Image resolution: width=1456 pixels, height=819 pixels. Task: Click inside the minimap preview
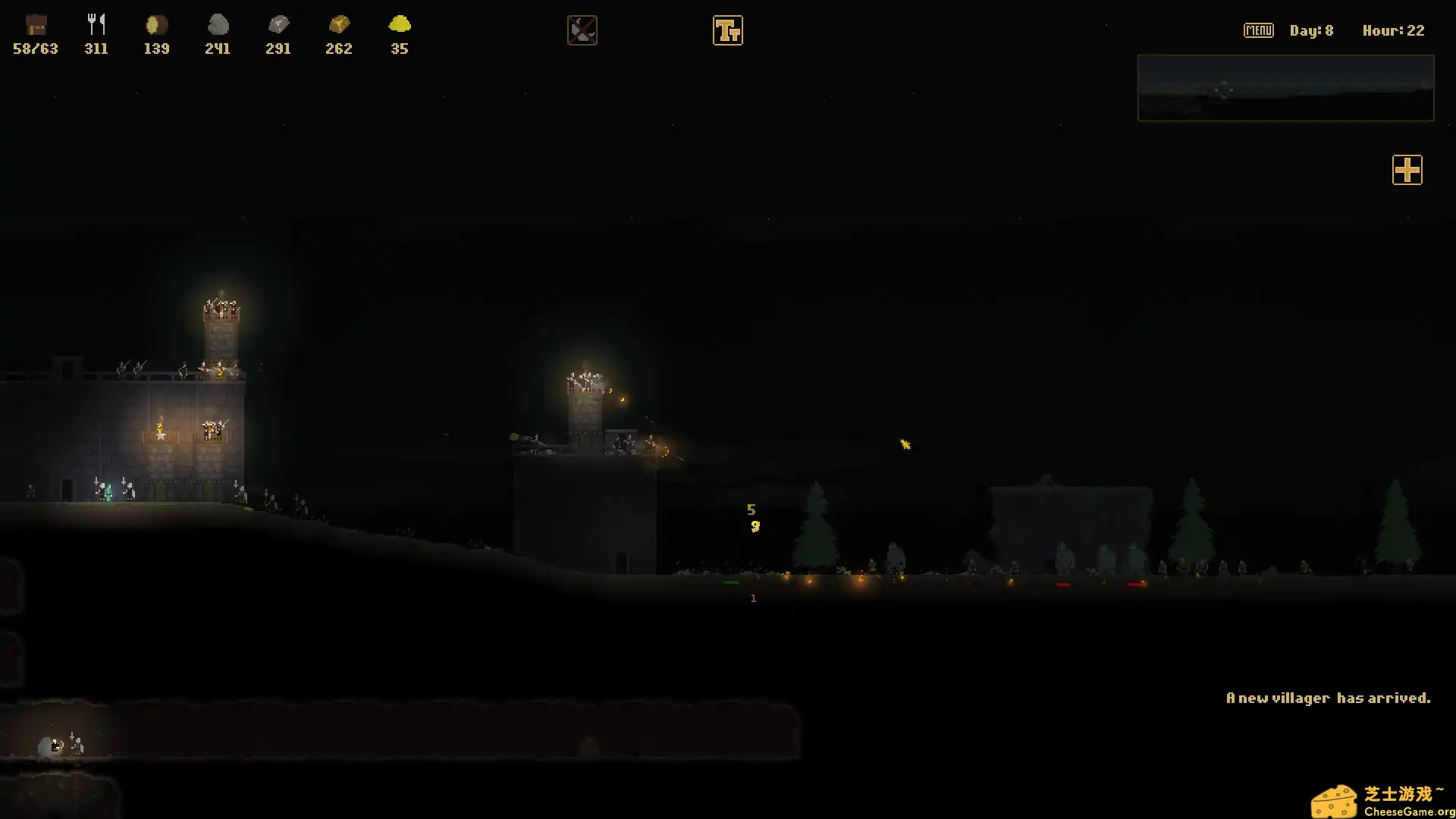[x=1285, y=88]
